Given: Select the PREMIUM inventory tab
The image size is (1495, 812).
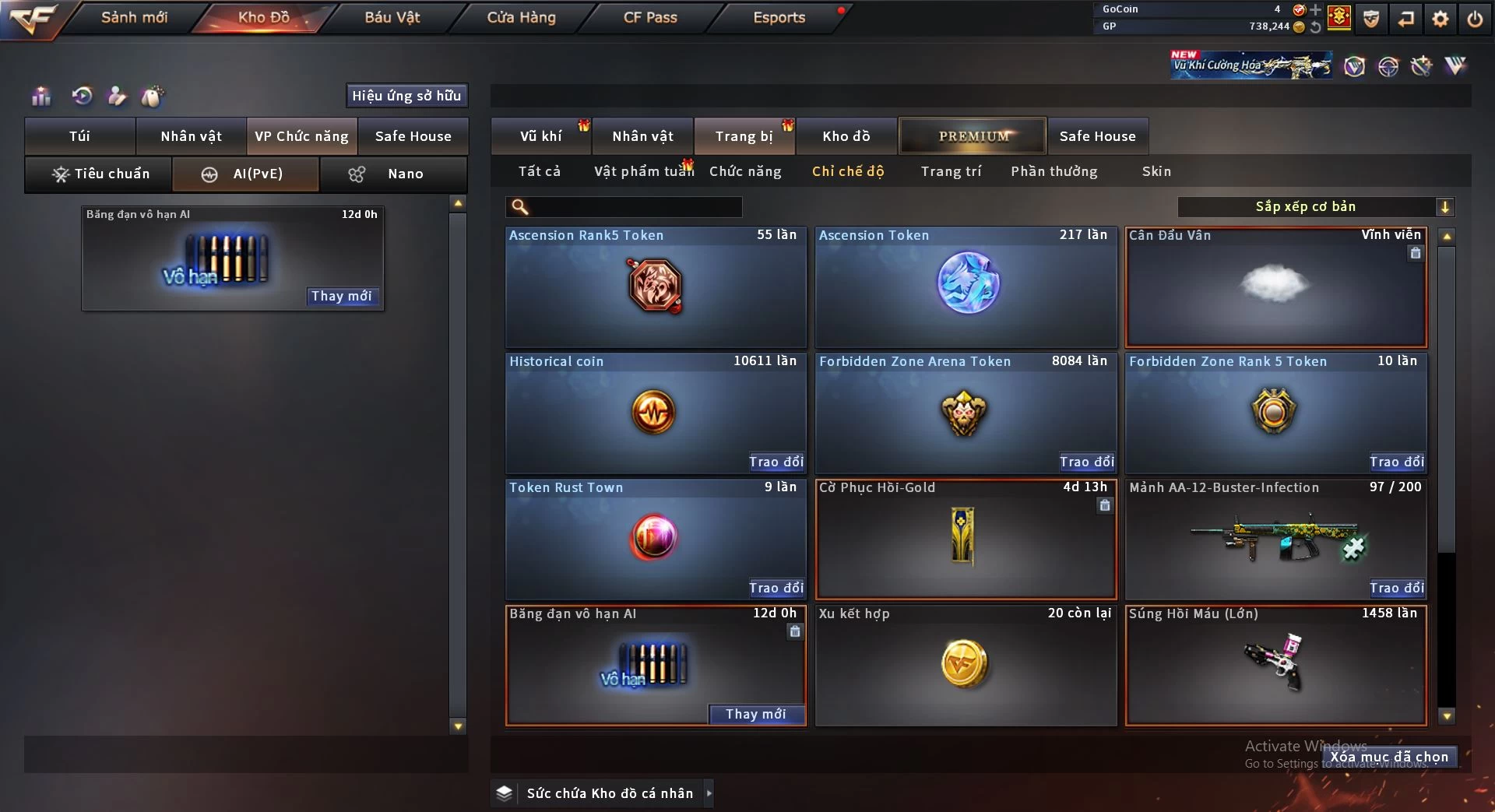Looking at the screenshot, I should 973,136.
